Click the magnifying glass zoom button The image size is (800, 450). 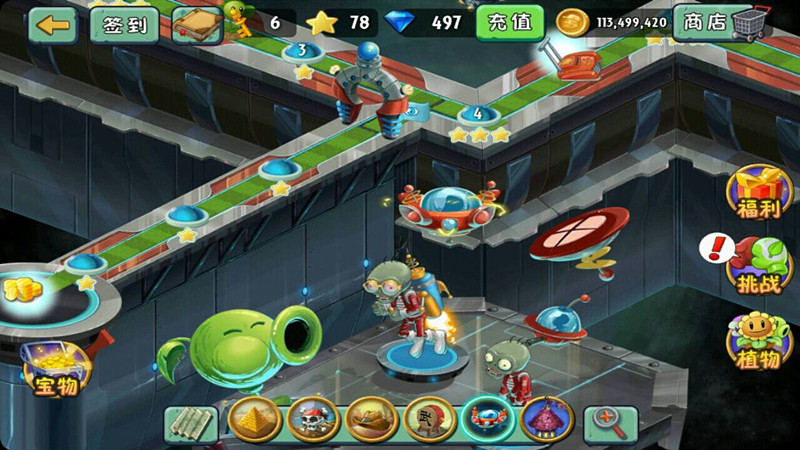[x=611, y=421]
